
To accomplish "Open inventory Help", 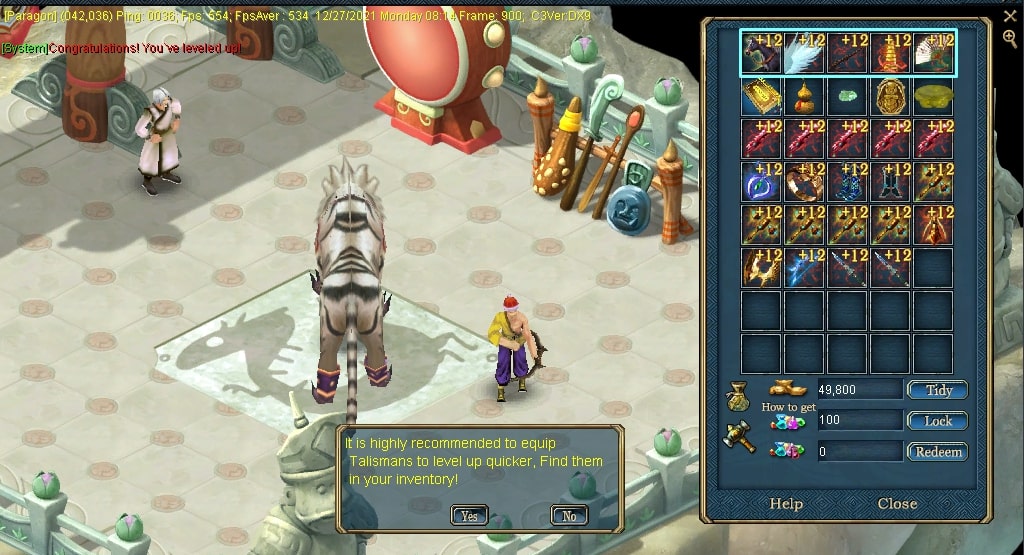I will coord(786,503).
